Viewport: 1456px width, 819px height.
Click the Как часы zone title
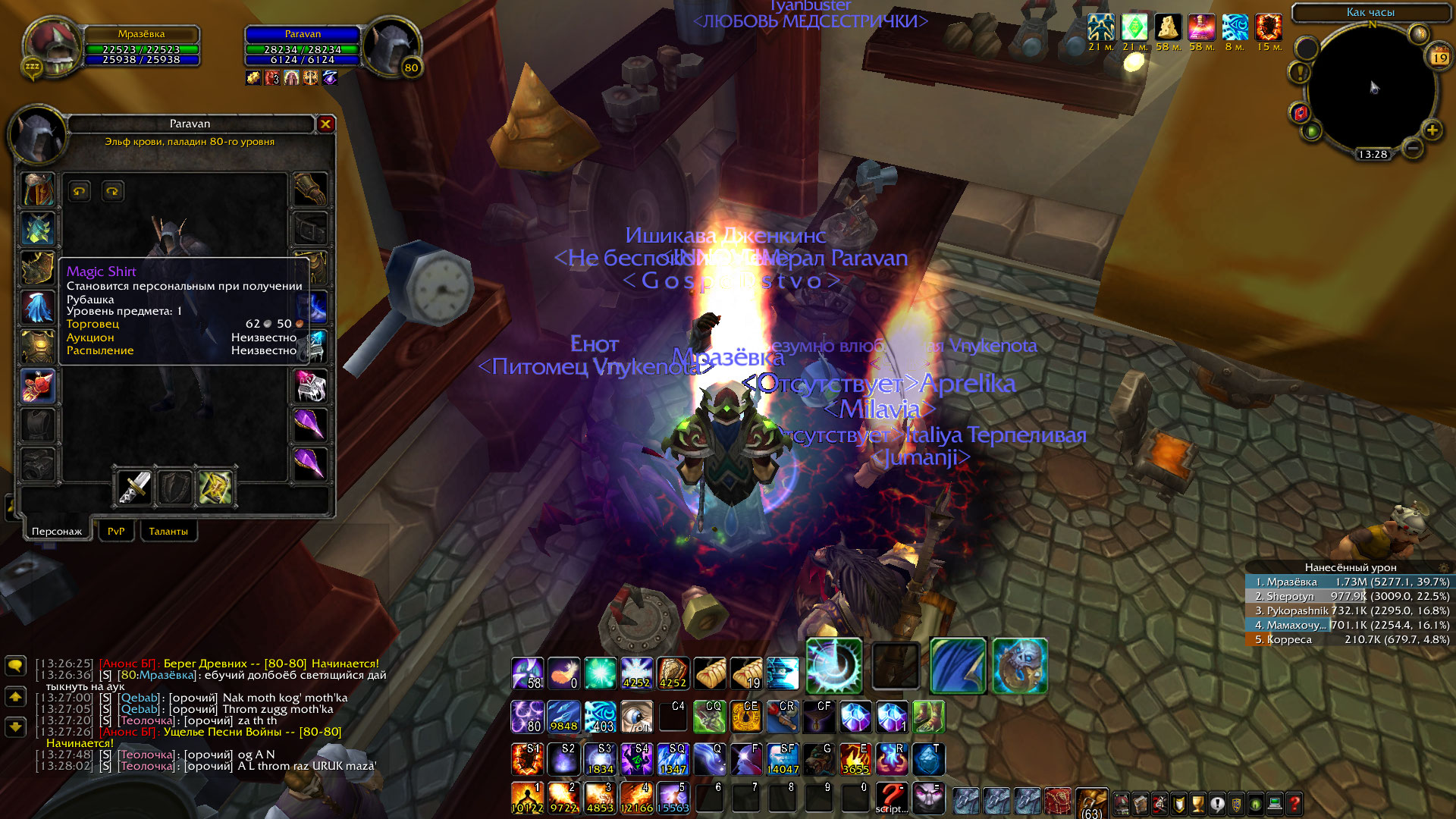[x=1370, y=12]
